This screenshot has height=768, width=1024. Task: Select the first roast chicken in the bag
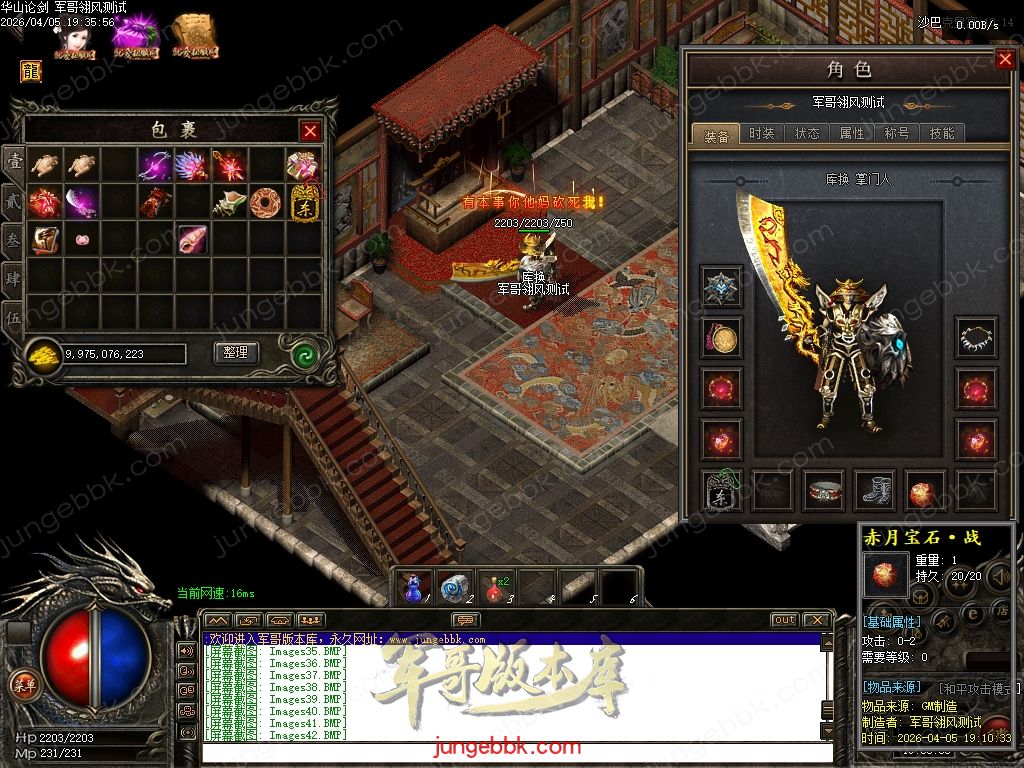[x=44, y=164]
